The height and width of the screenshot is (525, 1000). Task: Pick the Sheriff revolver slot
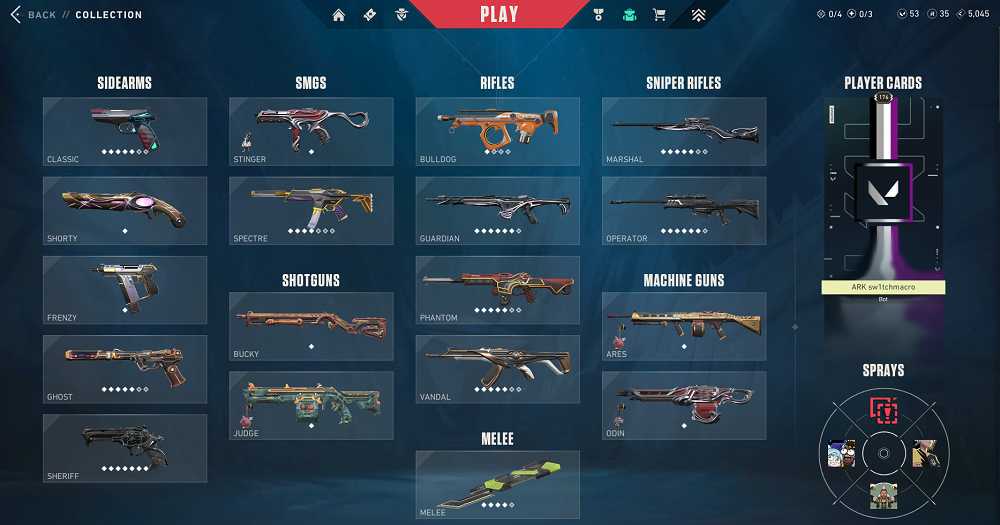pyautogui.click(x=125, y=447)
